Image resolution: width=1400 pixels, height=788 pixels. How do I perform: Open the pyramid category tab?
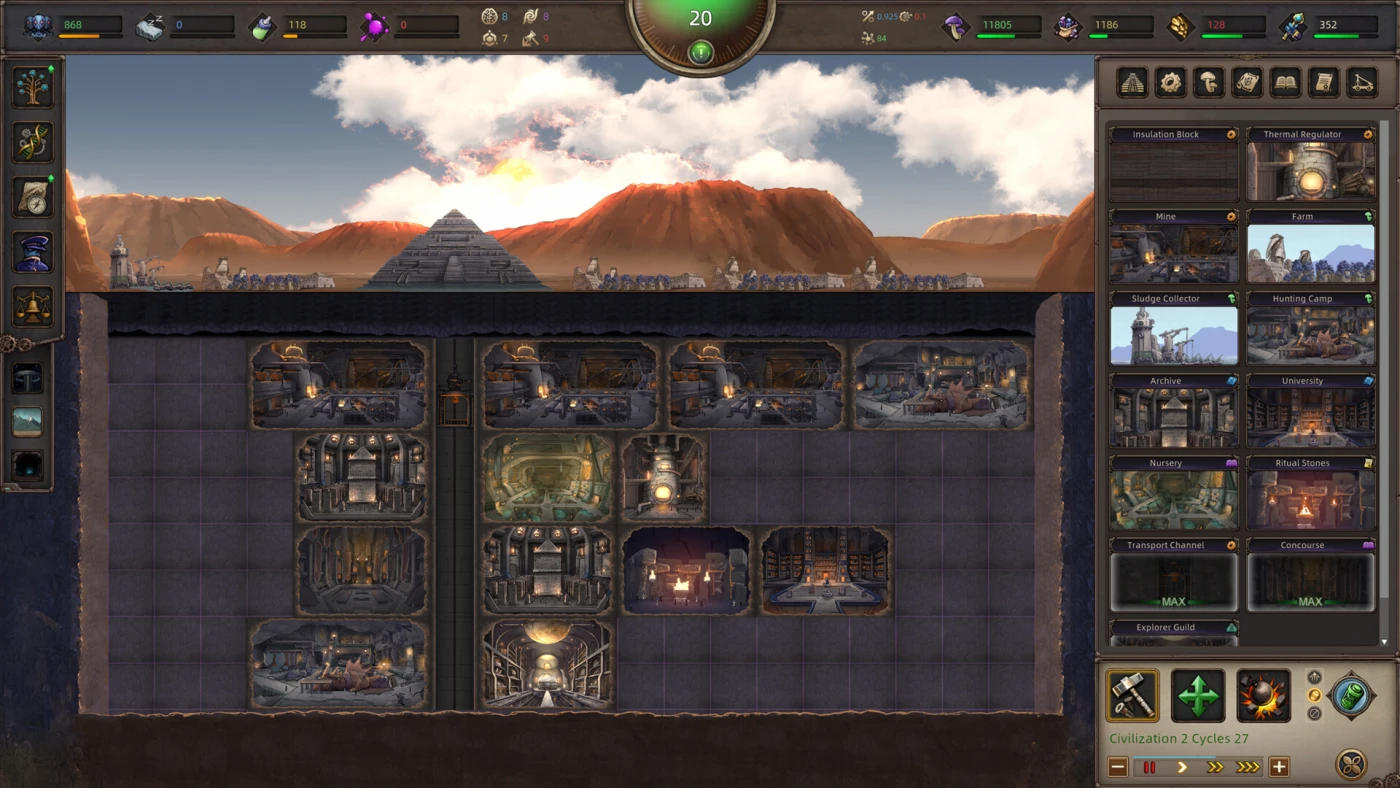[x=1132, y=83]
